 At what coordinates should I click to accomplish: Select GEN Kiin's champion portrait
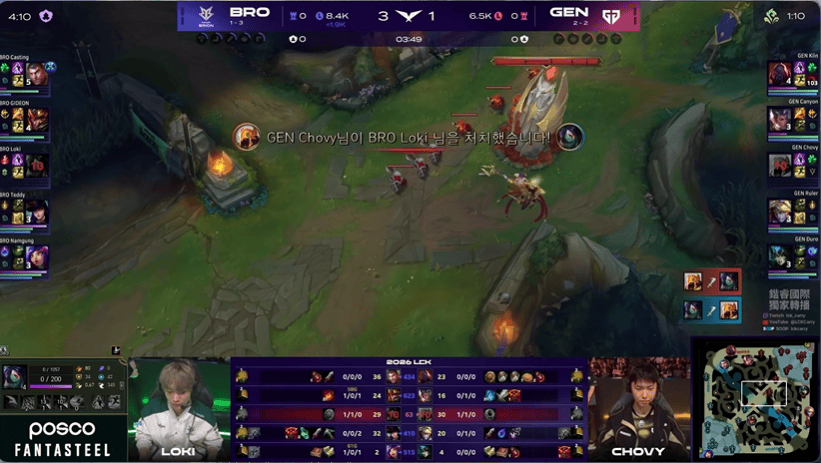(780, 74)
